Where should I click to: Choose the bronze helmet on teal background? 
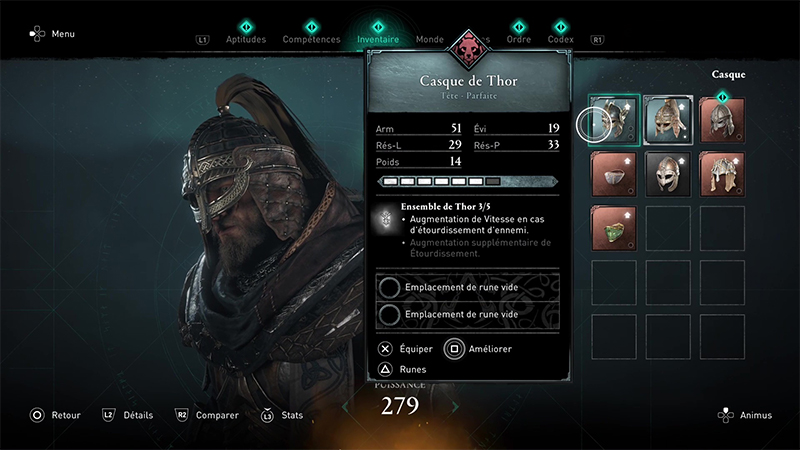(669, 120)
